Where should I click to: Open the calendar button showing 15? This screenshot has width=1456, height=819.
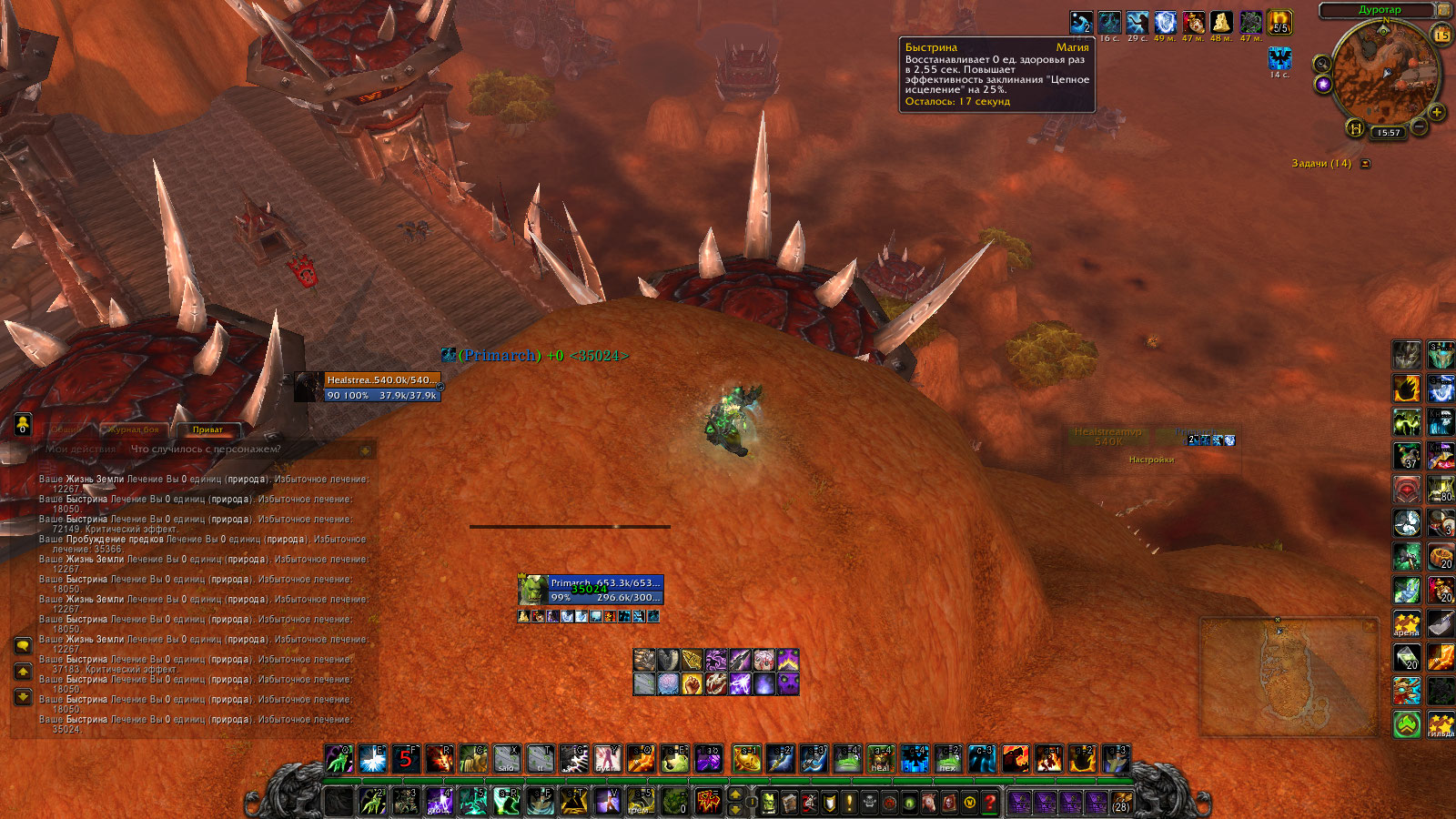[1442, 35]
